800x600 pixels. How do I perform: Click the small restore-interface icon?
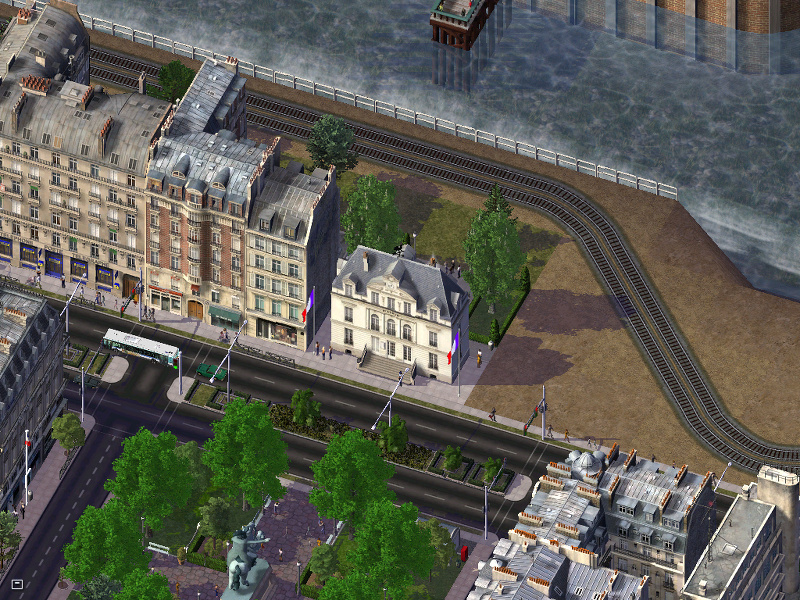(17, 583)
